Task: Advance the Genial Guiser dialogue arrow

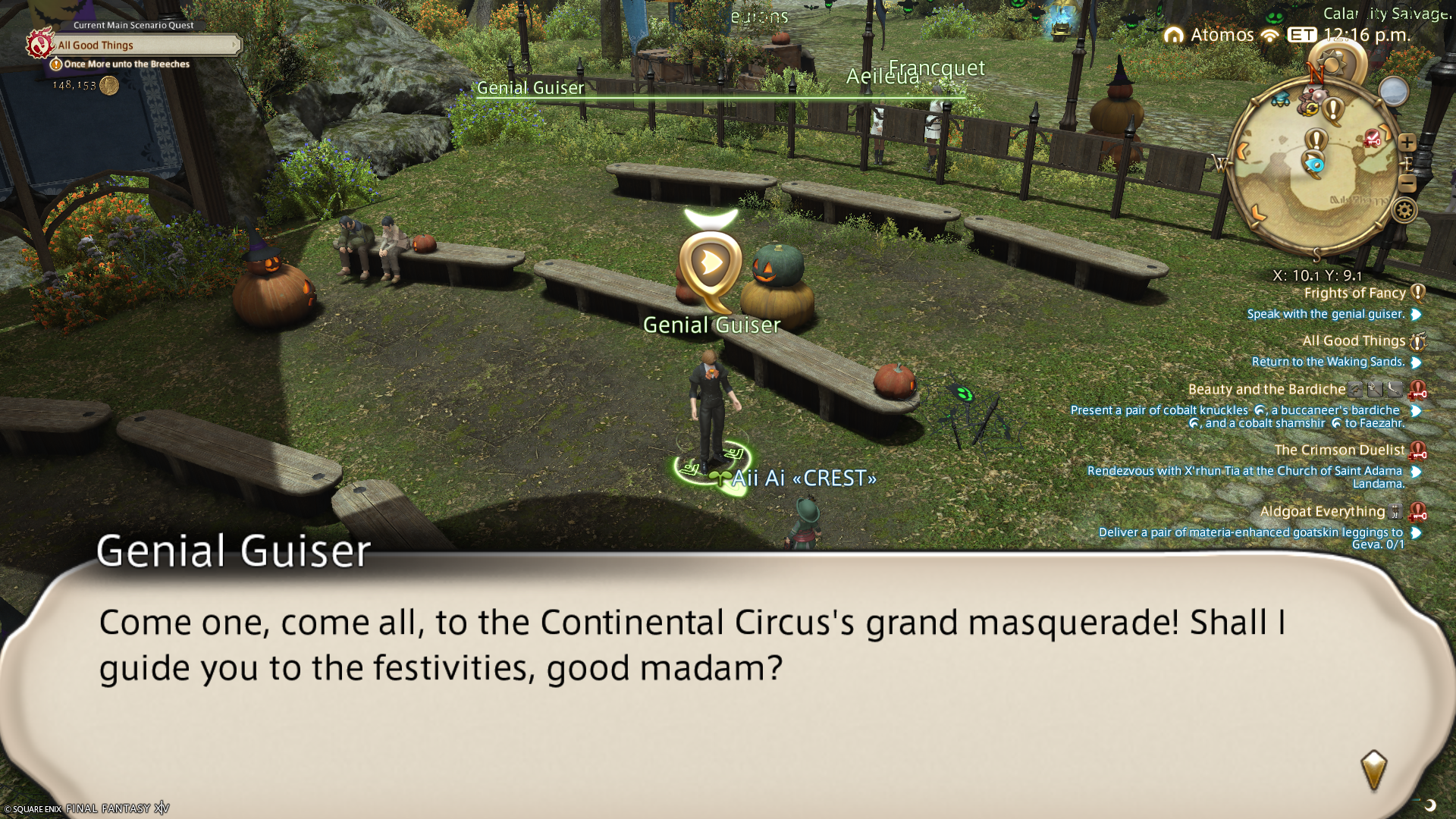Action: (1373, 770)
